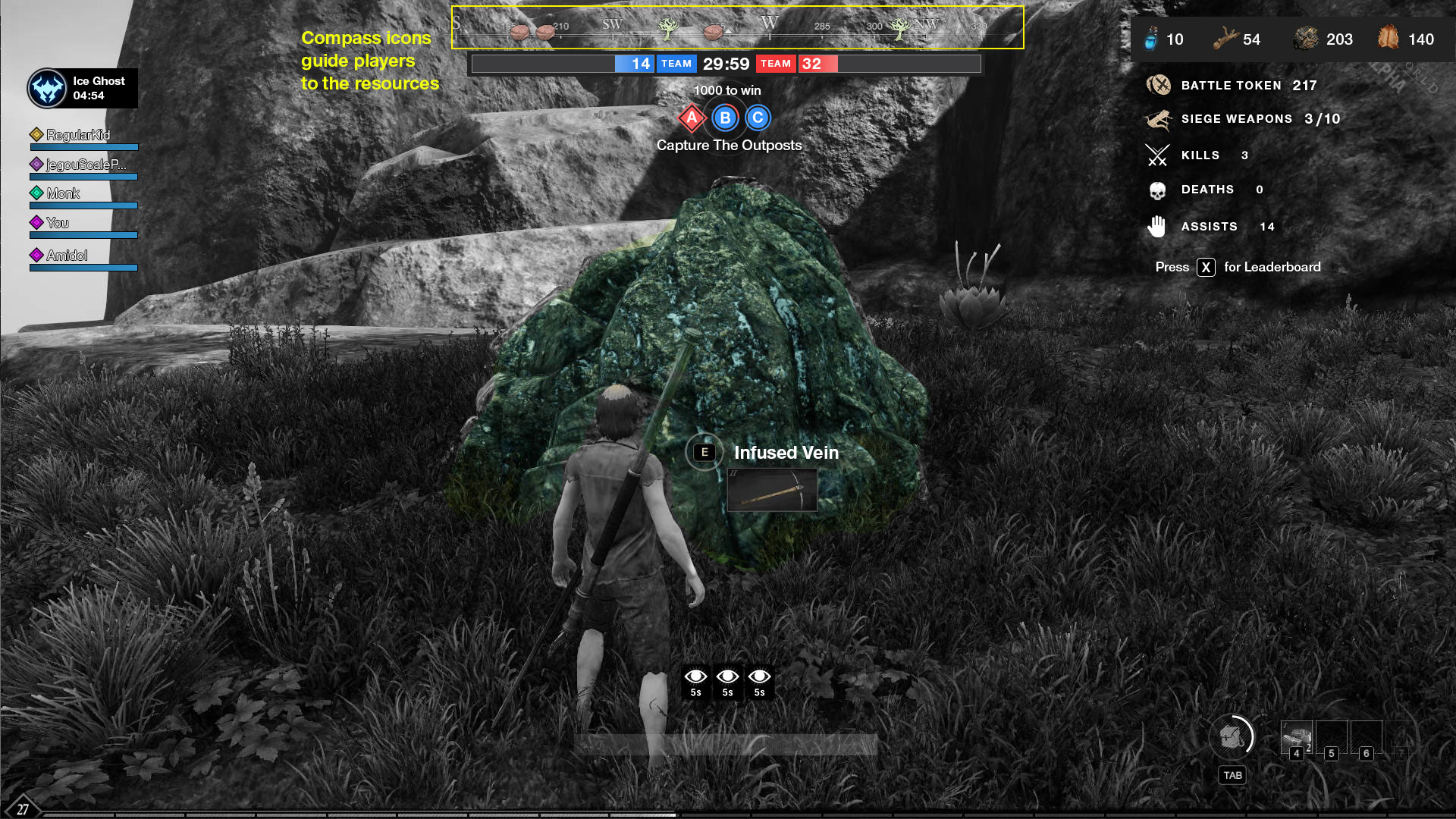This screenshot has height=819, width=1456.
Task: Select party member Amidol
Action: pos(67,256)
